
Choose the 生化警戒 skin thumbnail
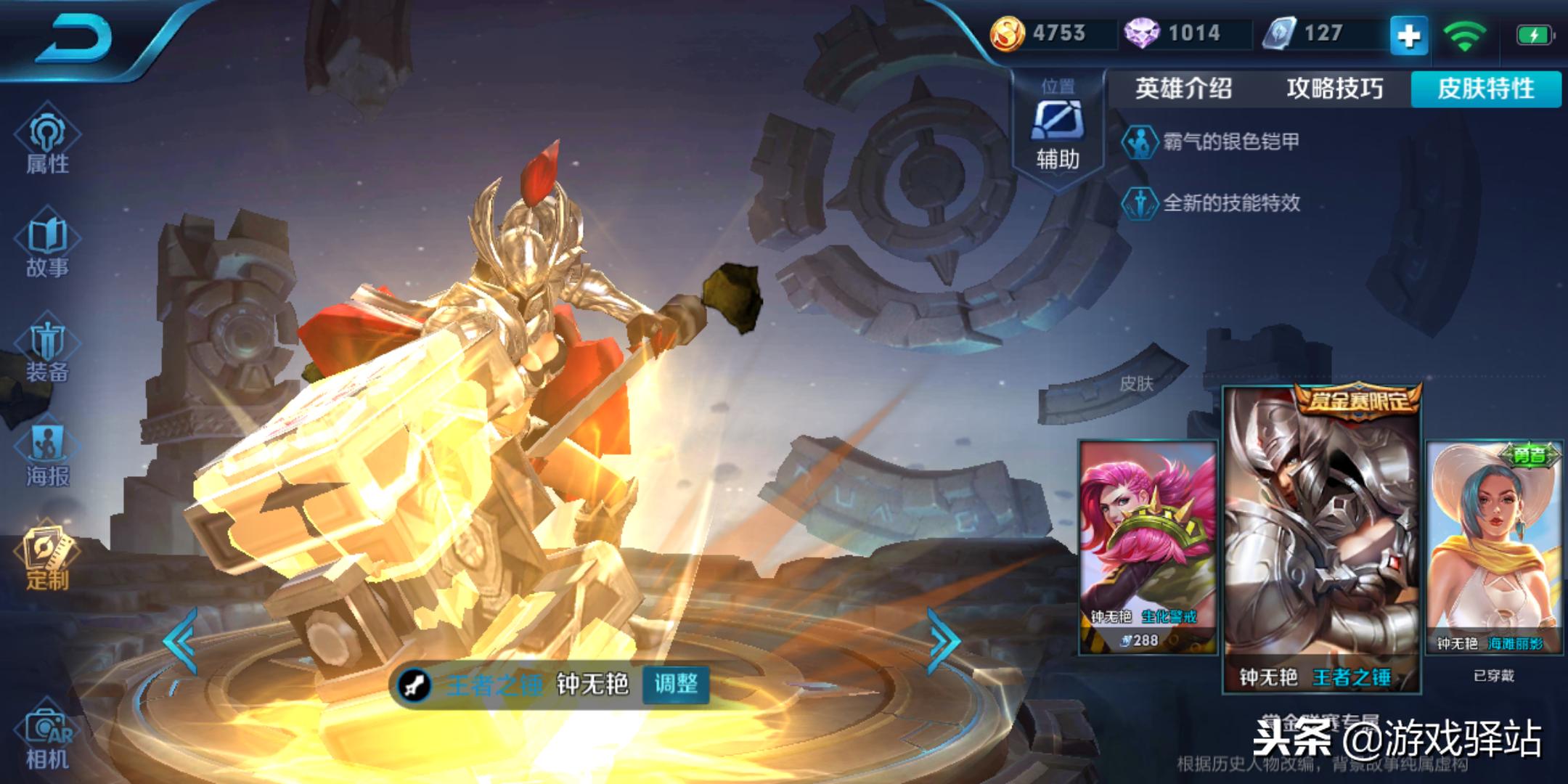tap(1147, 546)
